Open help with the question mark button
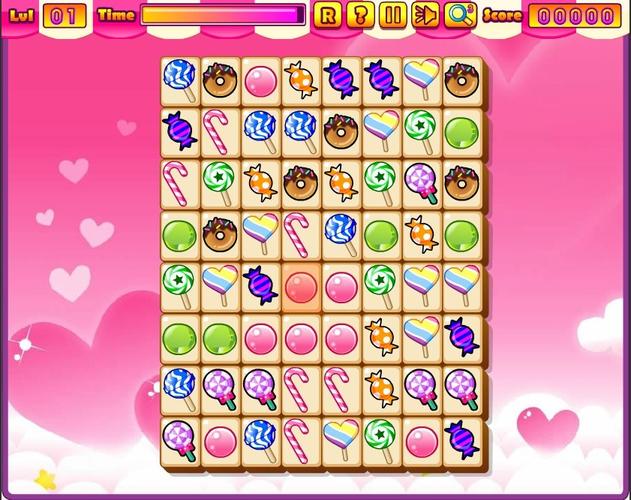Screen dimensions: 631x500 (360, 15)
